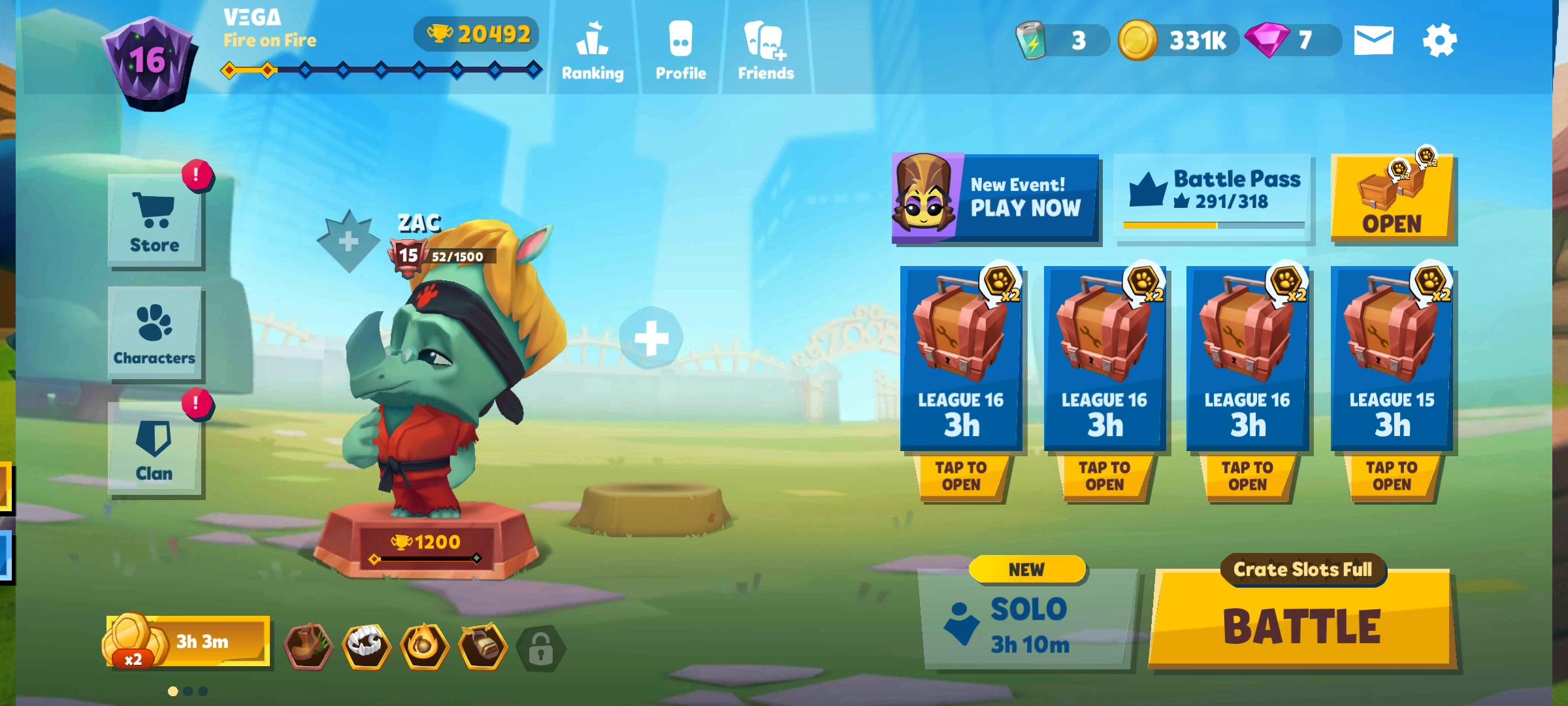Select the Characters paw icon

tap(154, 333)
